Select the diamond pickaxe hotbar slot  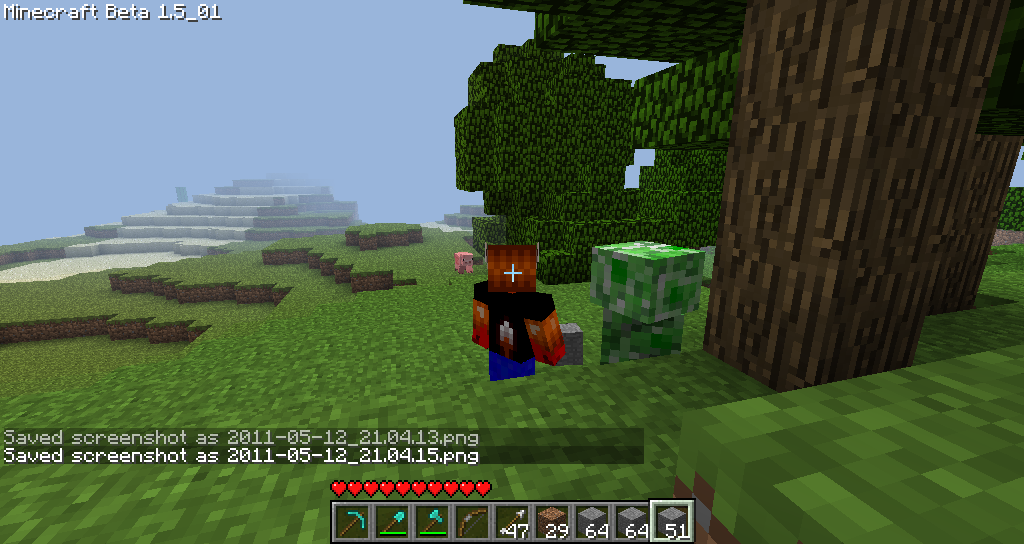351,521
